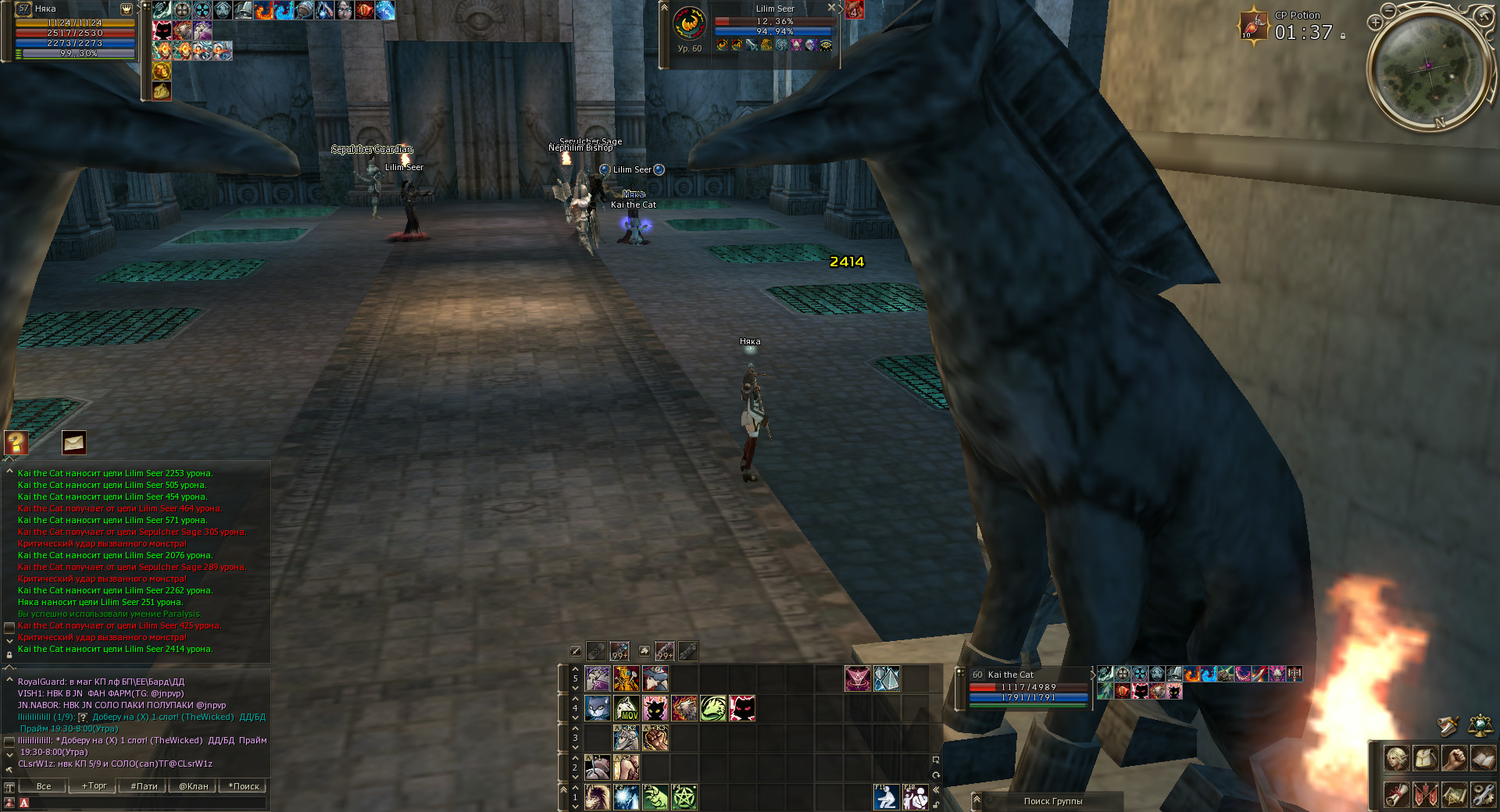The height and width of the screenshot is (812, 1500).
Task: Select the @Клан chat tab
Action: tap(194, 786)
